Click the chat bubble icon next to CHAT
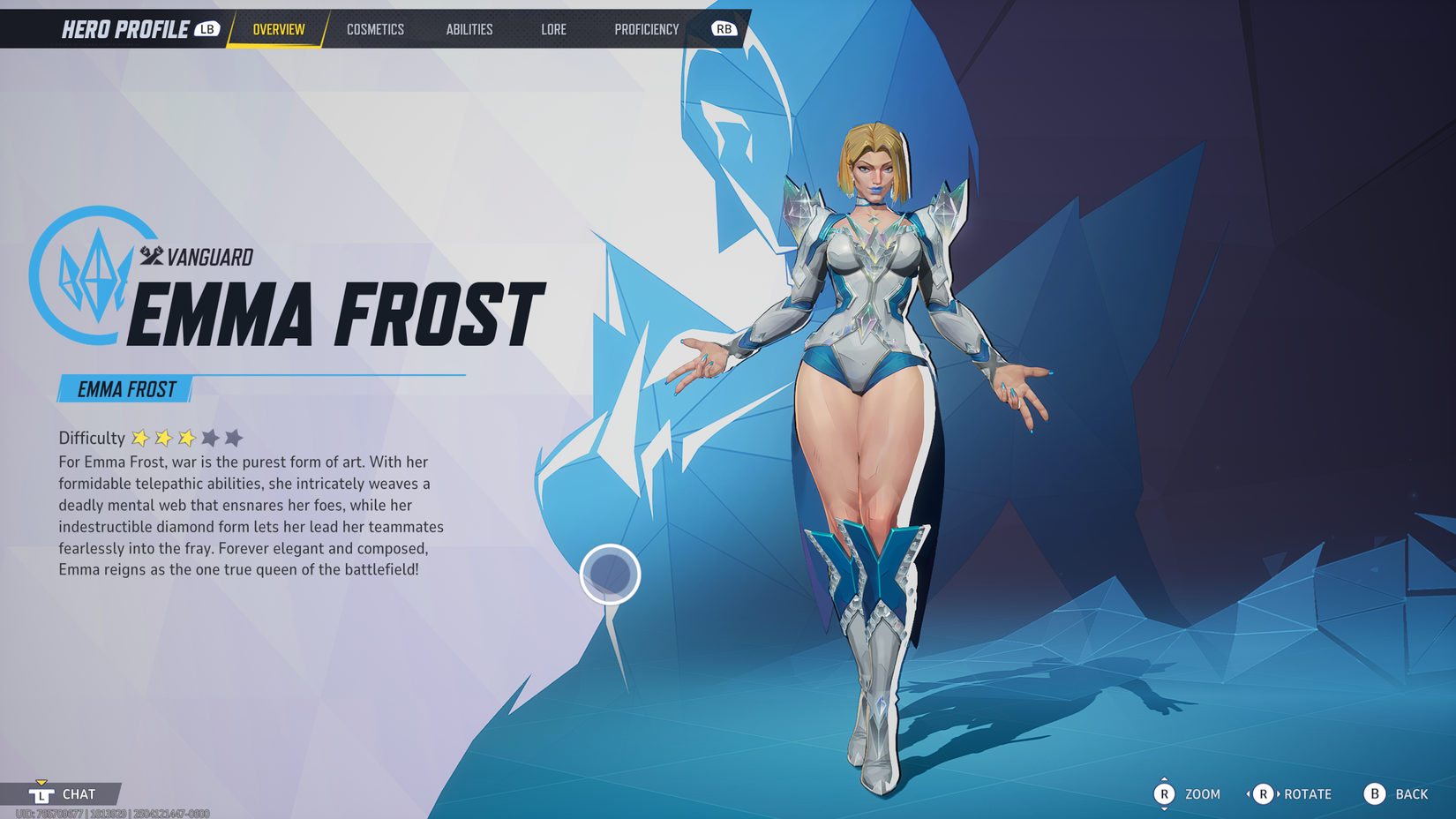This screenshot has width=1456, height=819. (41, 793)
